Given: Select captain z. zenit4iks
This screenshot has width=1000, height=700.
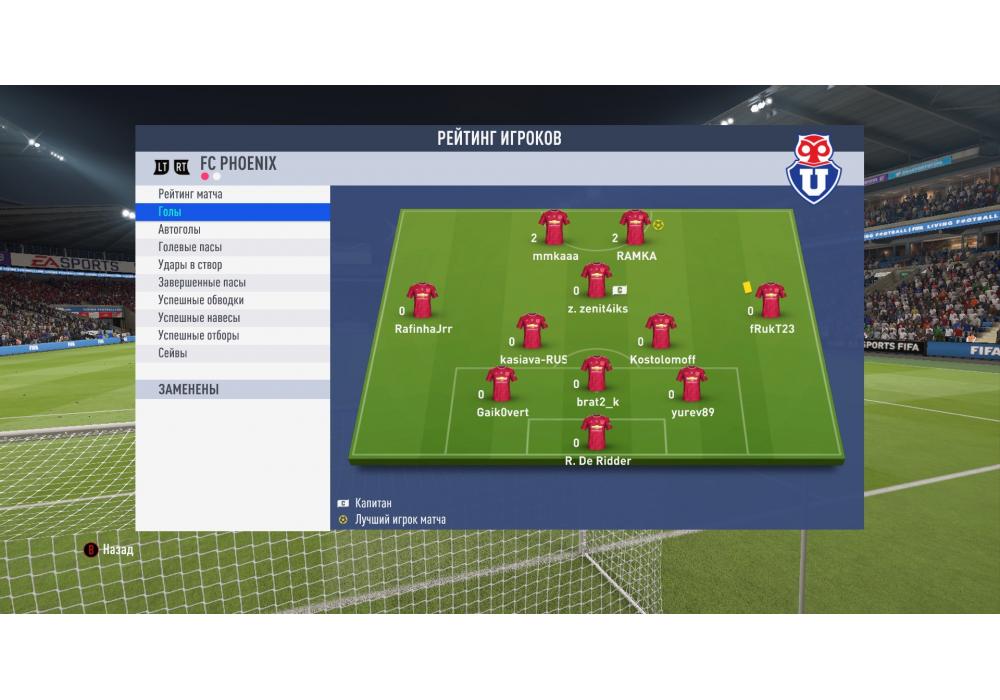Looking at the screenshot, I should point(597,282).
